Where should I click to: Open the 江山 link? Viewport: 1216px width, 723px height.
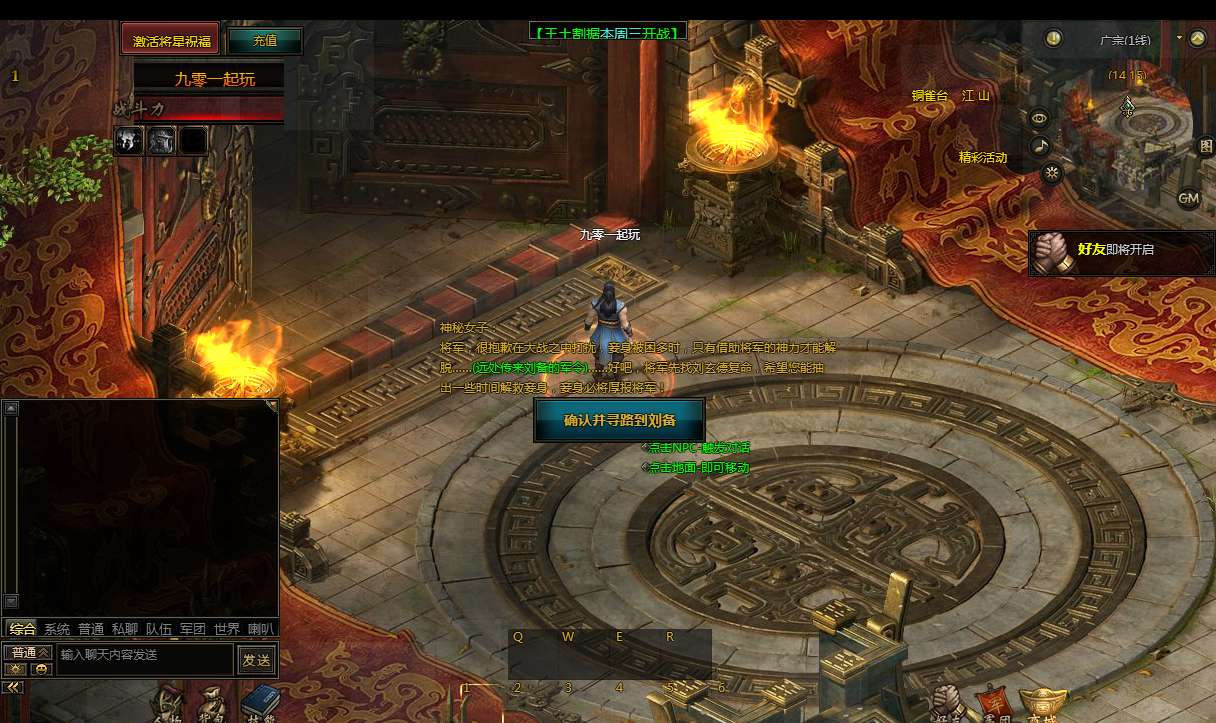(976, 96)
